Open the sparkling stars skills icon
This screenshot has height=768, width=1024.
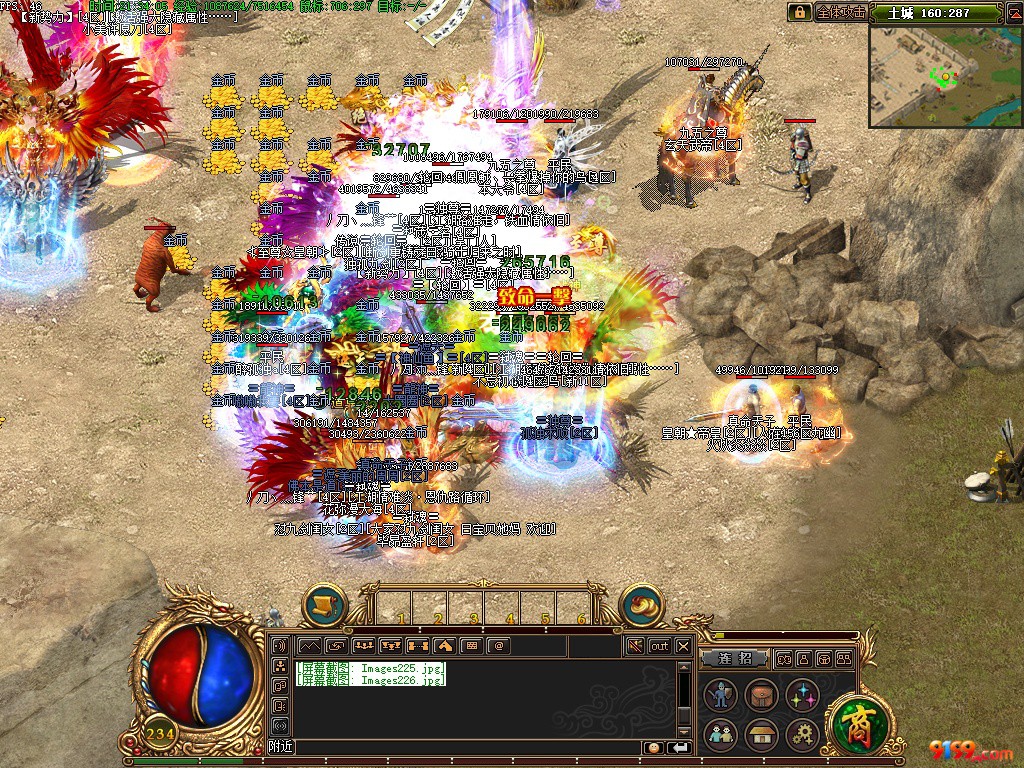(x=802, y=696)
